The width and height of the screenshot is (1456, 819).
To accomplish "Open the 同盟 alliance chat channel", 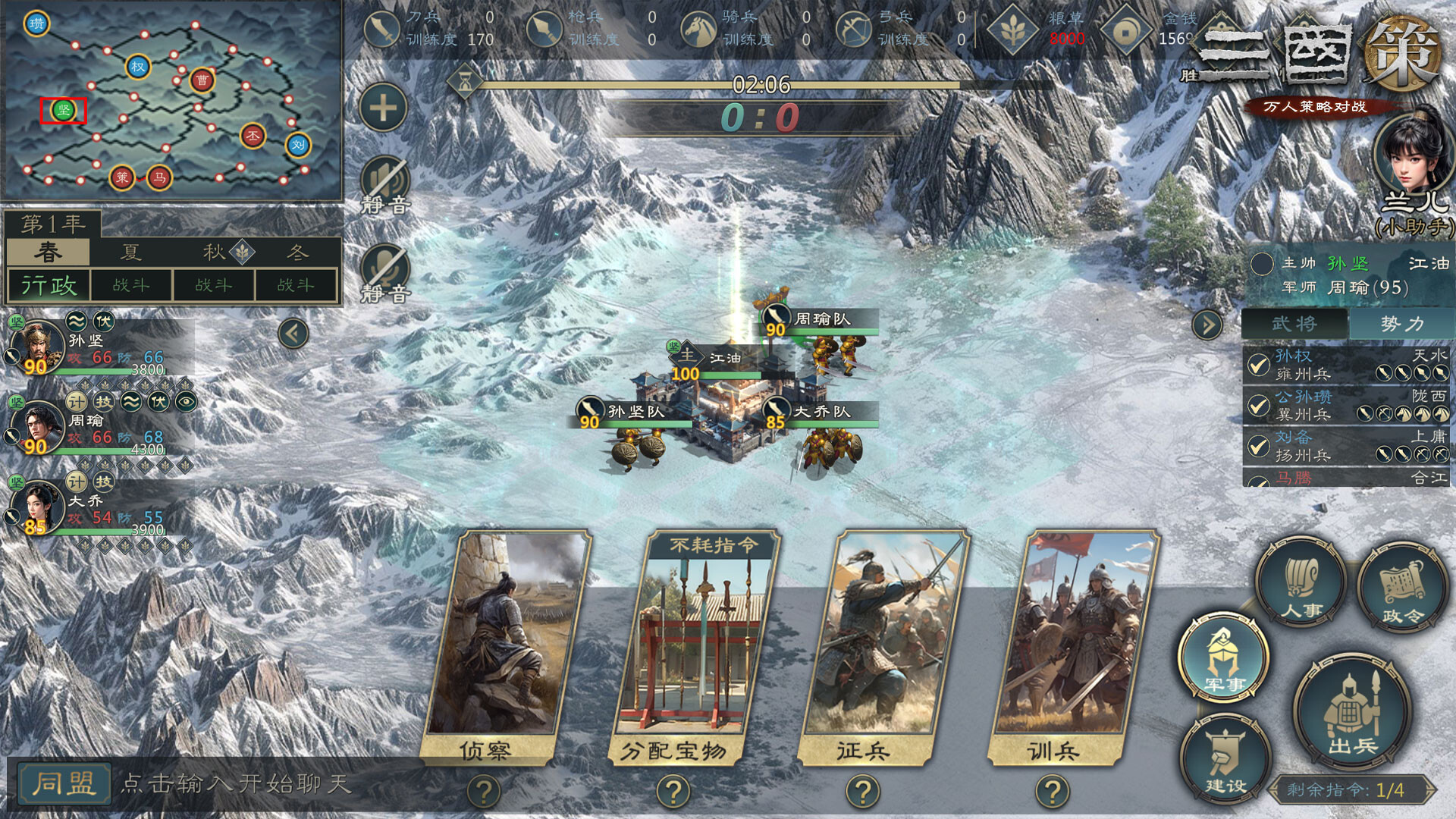I will pos(64,783).
